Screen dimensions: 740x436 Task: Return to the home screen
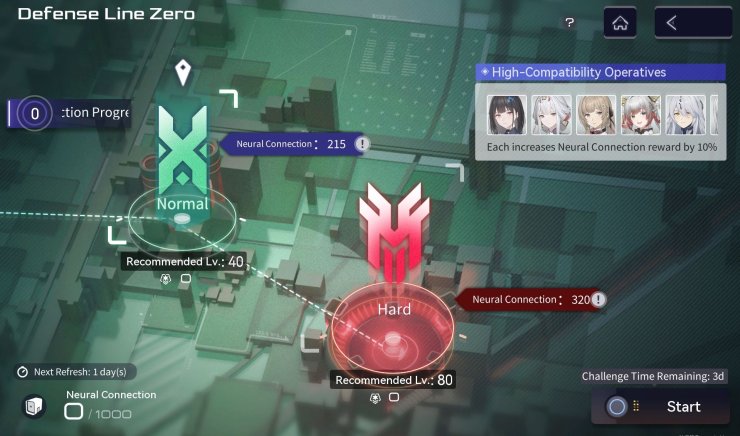620,23
